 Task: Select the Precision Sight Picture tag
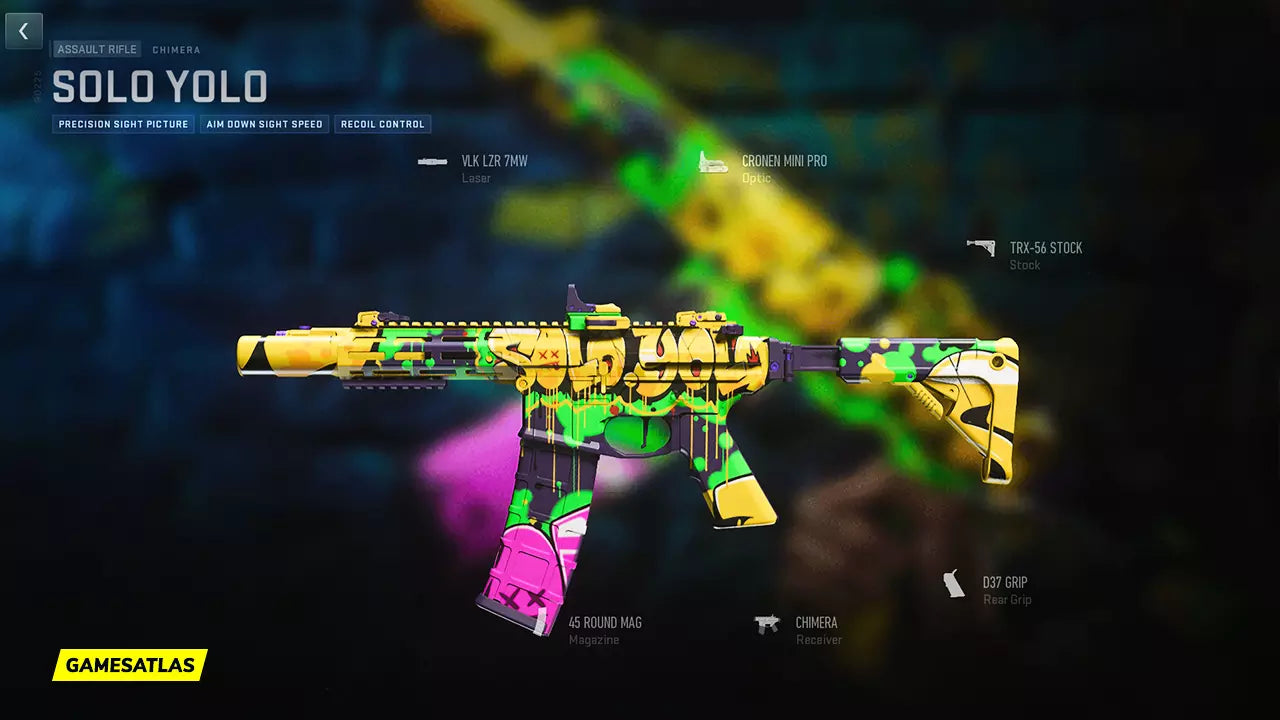pos(123,124)
